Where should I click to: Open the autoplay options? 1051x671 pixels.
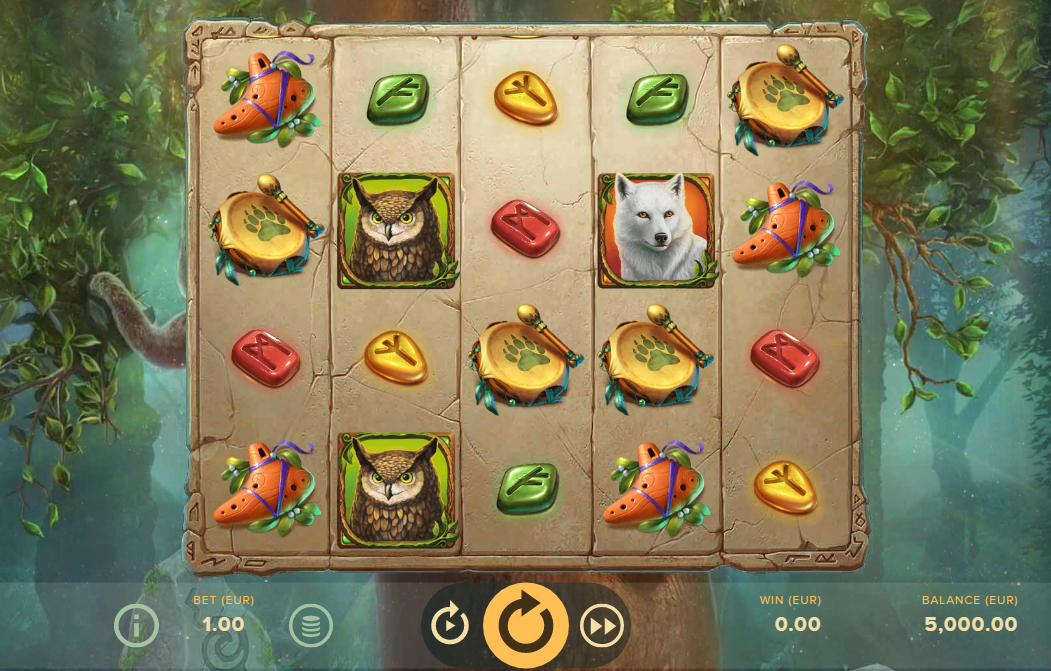[450, 625]
